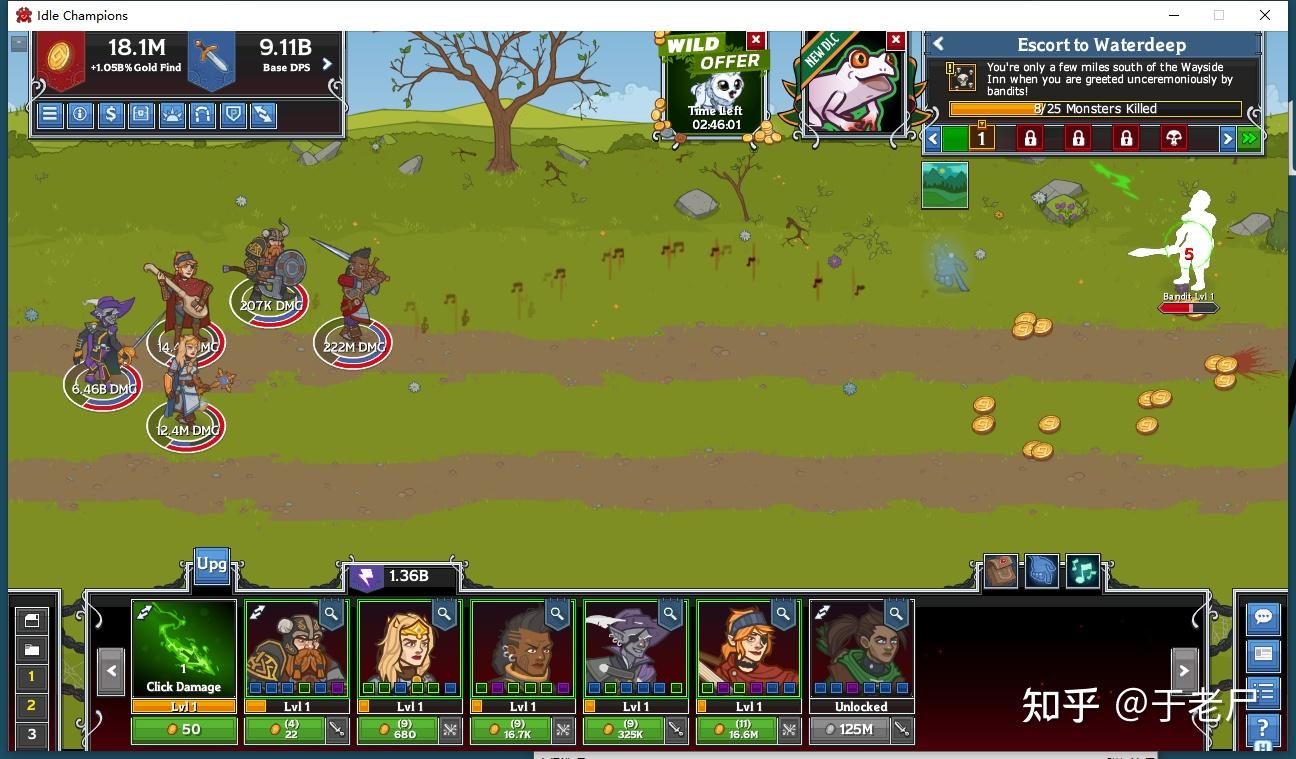Switch to formation tab 3 on the left
This screenshot has width=1296, height=759.
pyautogui.click(x=31, y=734)
